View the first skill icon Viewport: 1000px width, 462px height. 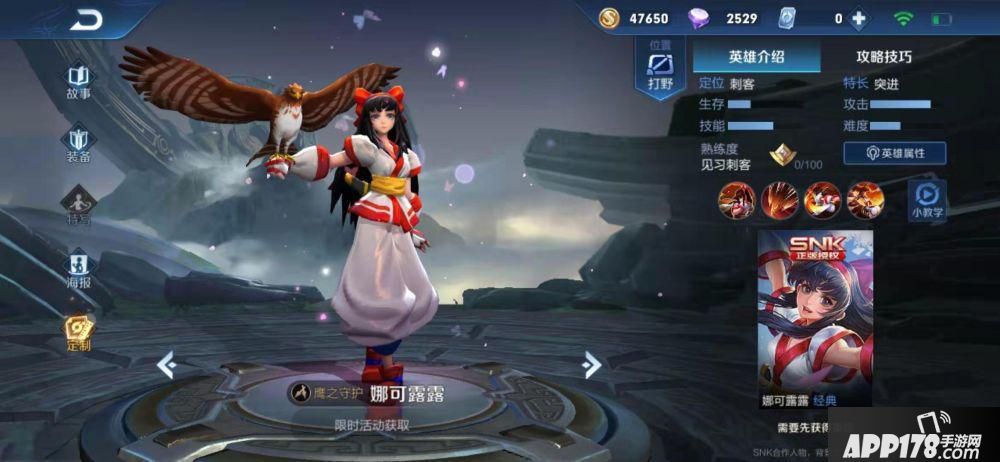pyautogui.click(x=735, y=201)
